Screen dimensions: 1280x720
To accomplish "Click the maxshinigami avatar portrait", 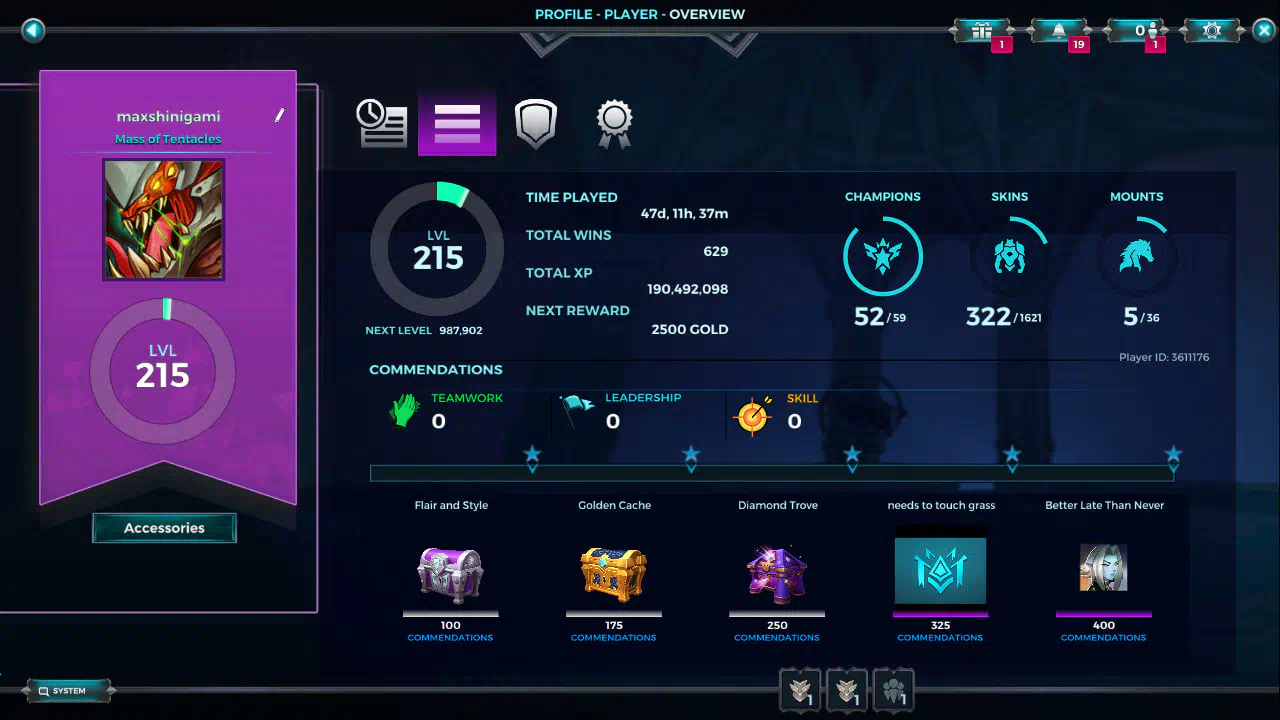I will 164,220.
